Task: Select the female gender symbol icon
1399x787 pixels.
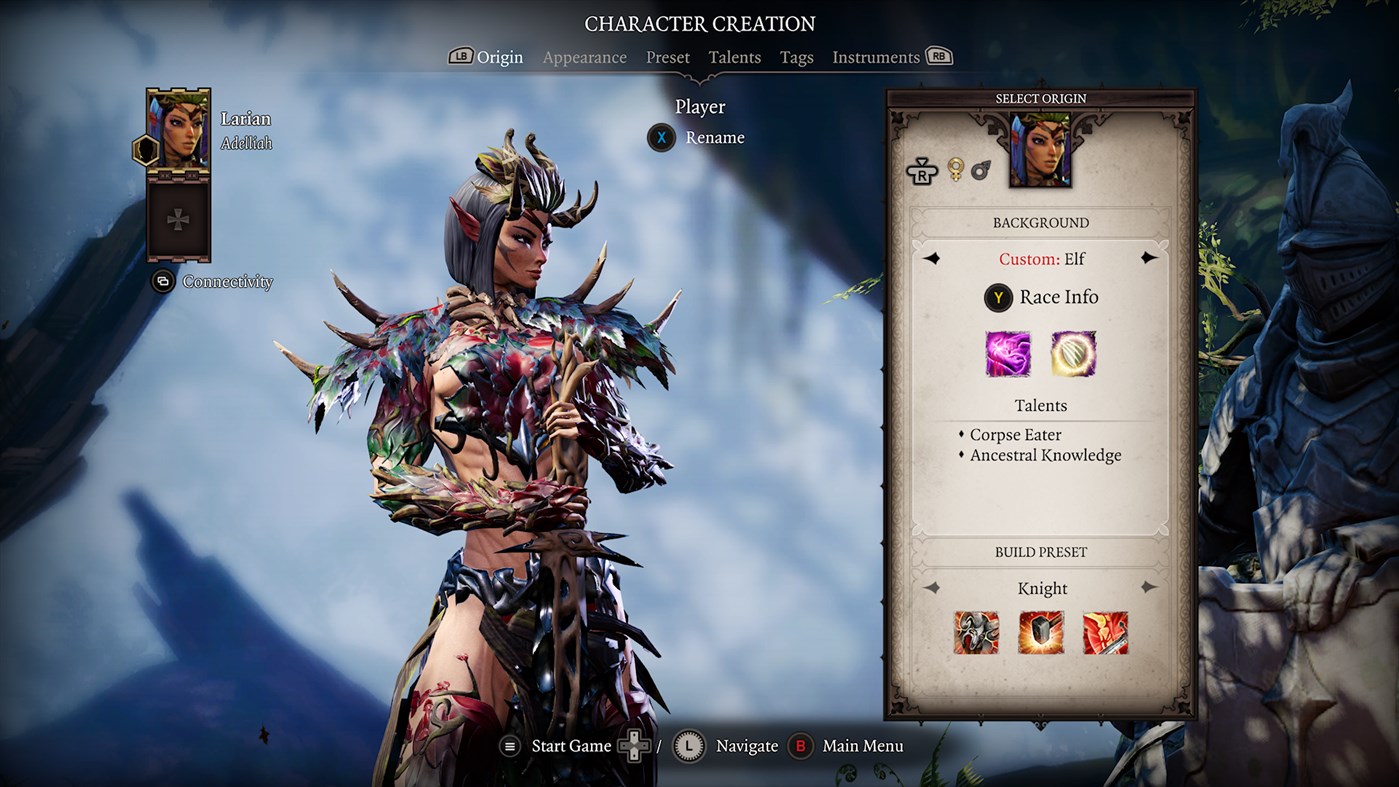Action: click(x=955, y=170)
